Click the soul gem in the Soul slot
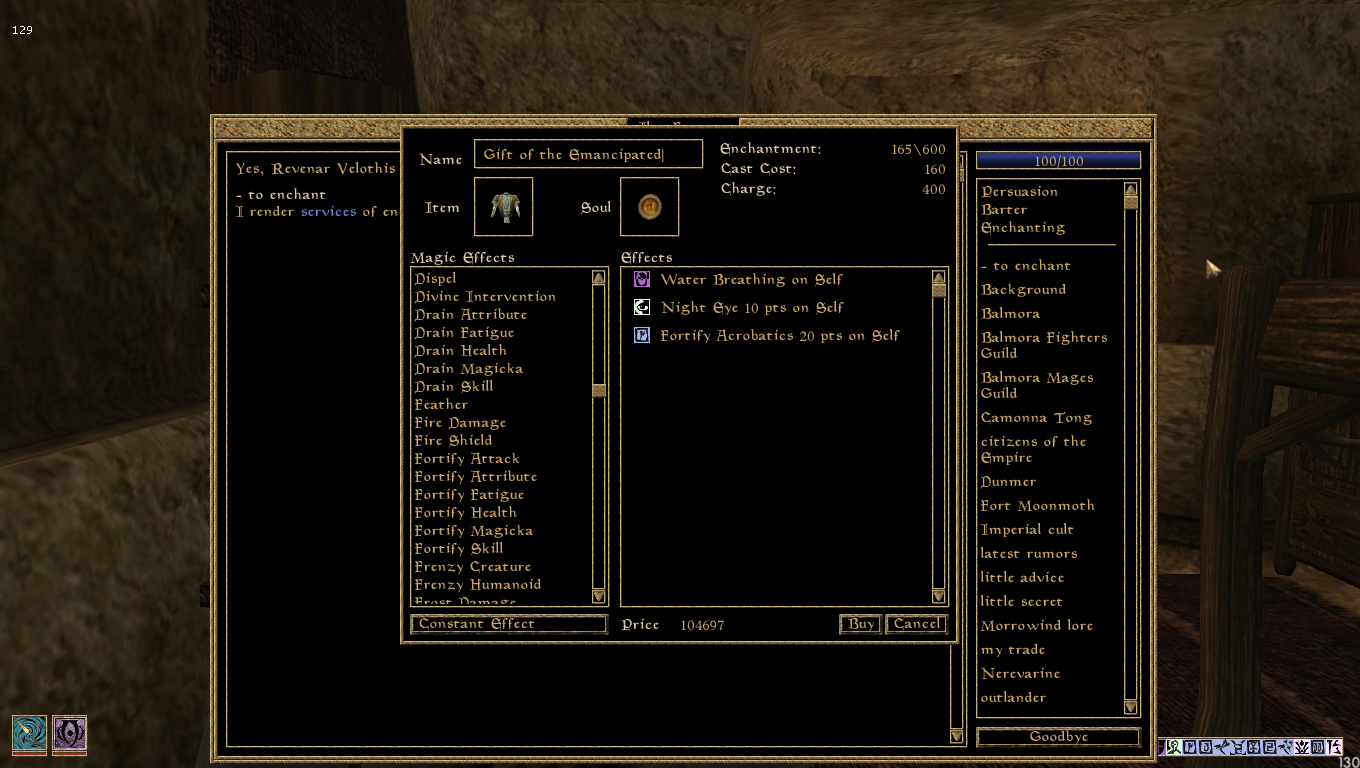The height and width of the screenshot is (768, 1360). coord(649,206)
